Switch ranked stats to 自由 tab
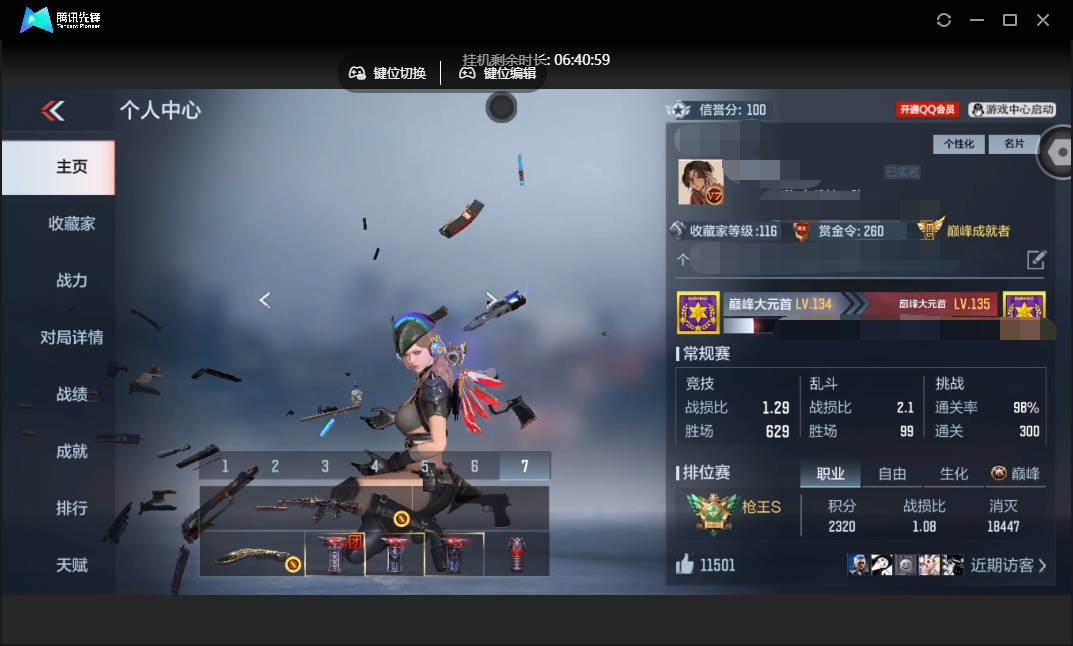 892,474
